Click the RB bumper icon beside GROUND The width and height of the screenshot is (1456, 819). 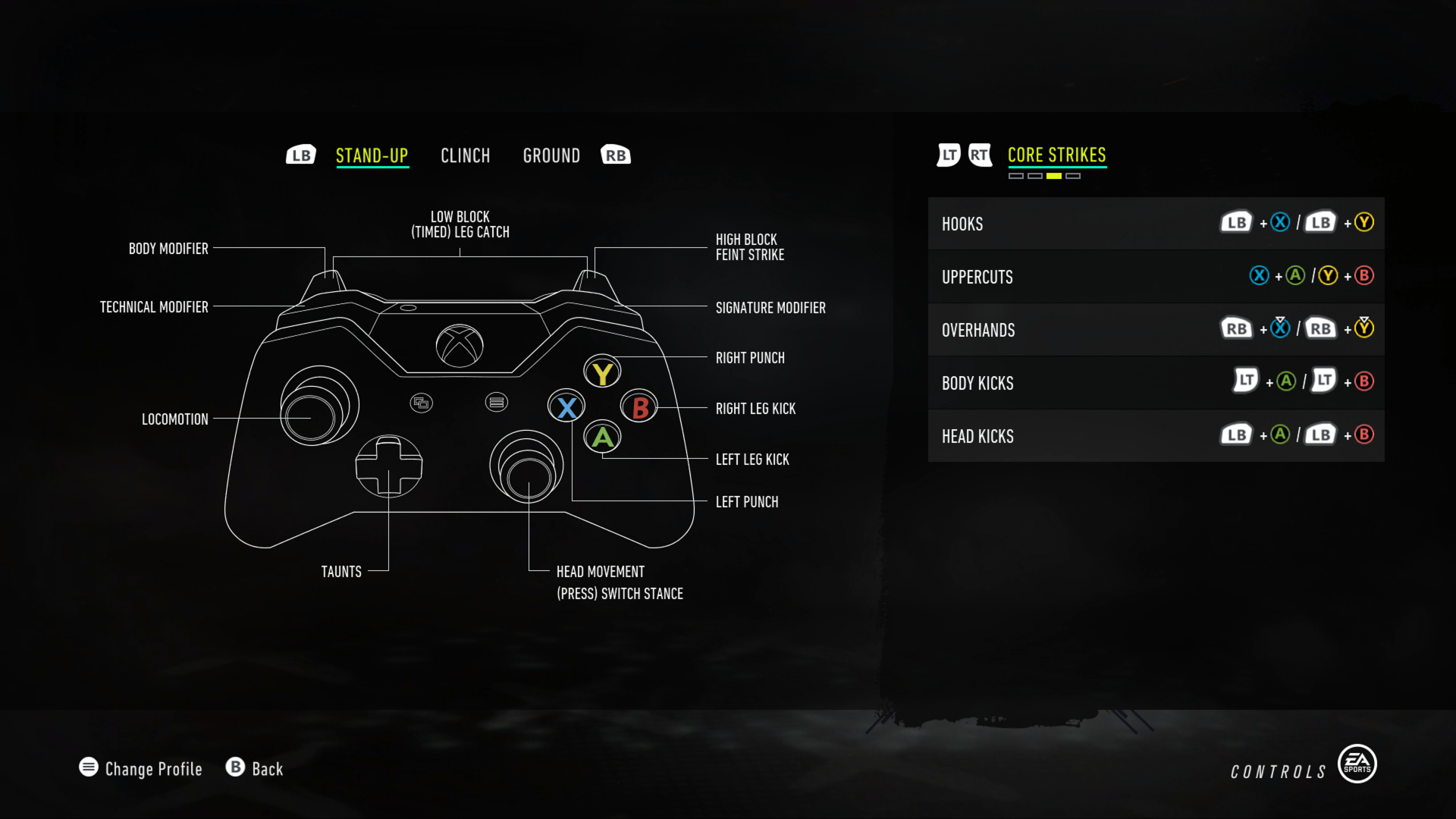(615, 154)
